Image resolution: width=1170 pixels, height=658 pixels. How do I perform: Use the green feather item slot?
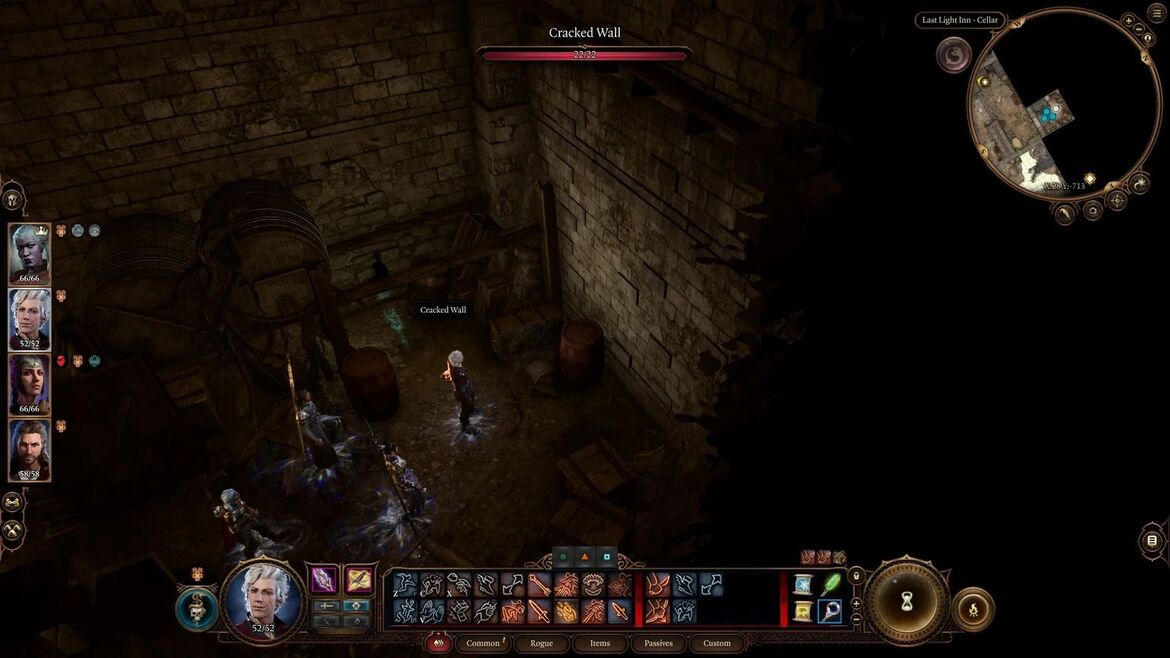coord(830,584)
